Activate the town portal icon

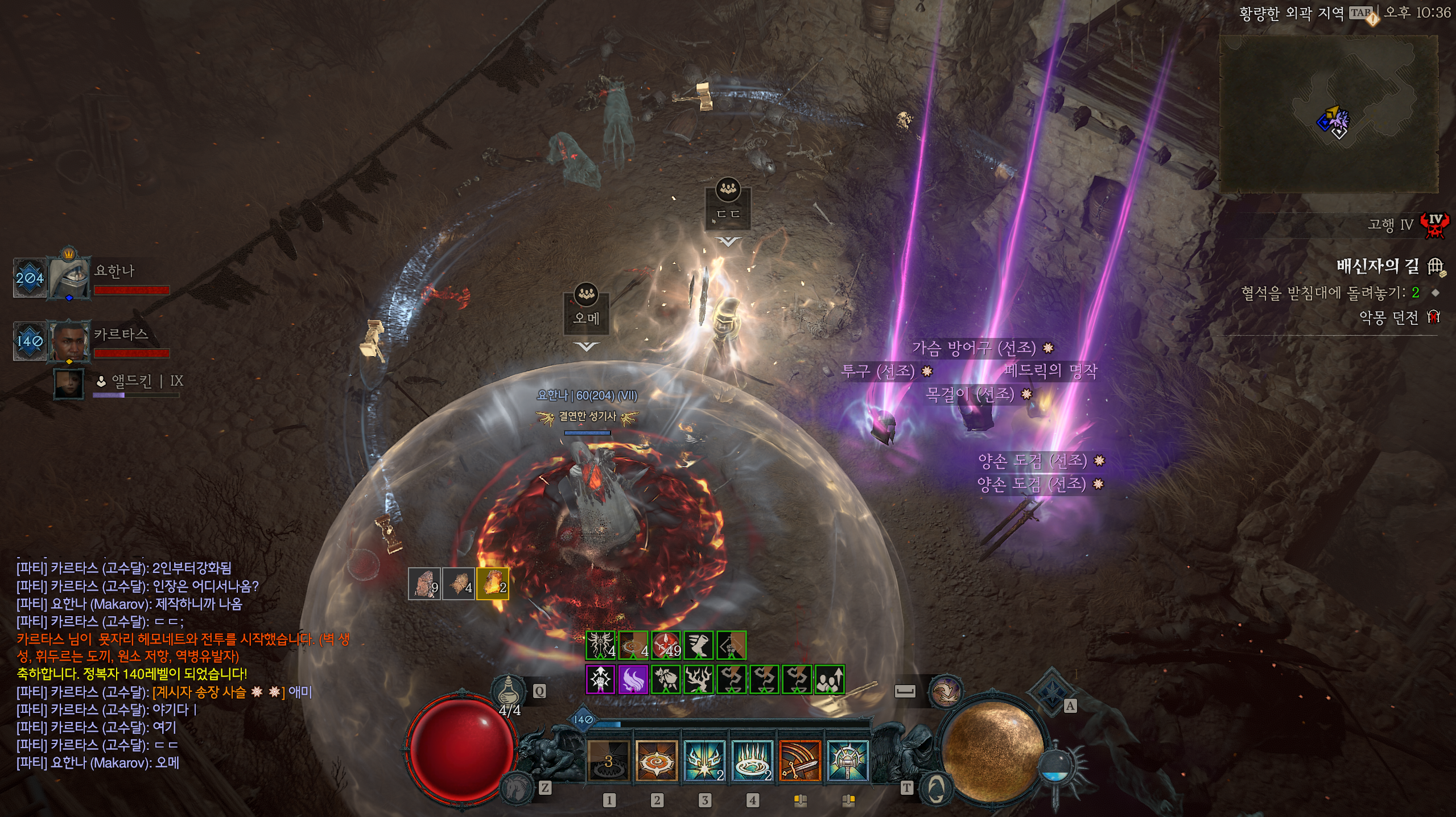(x=934, y=789)
